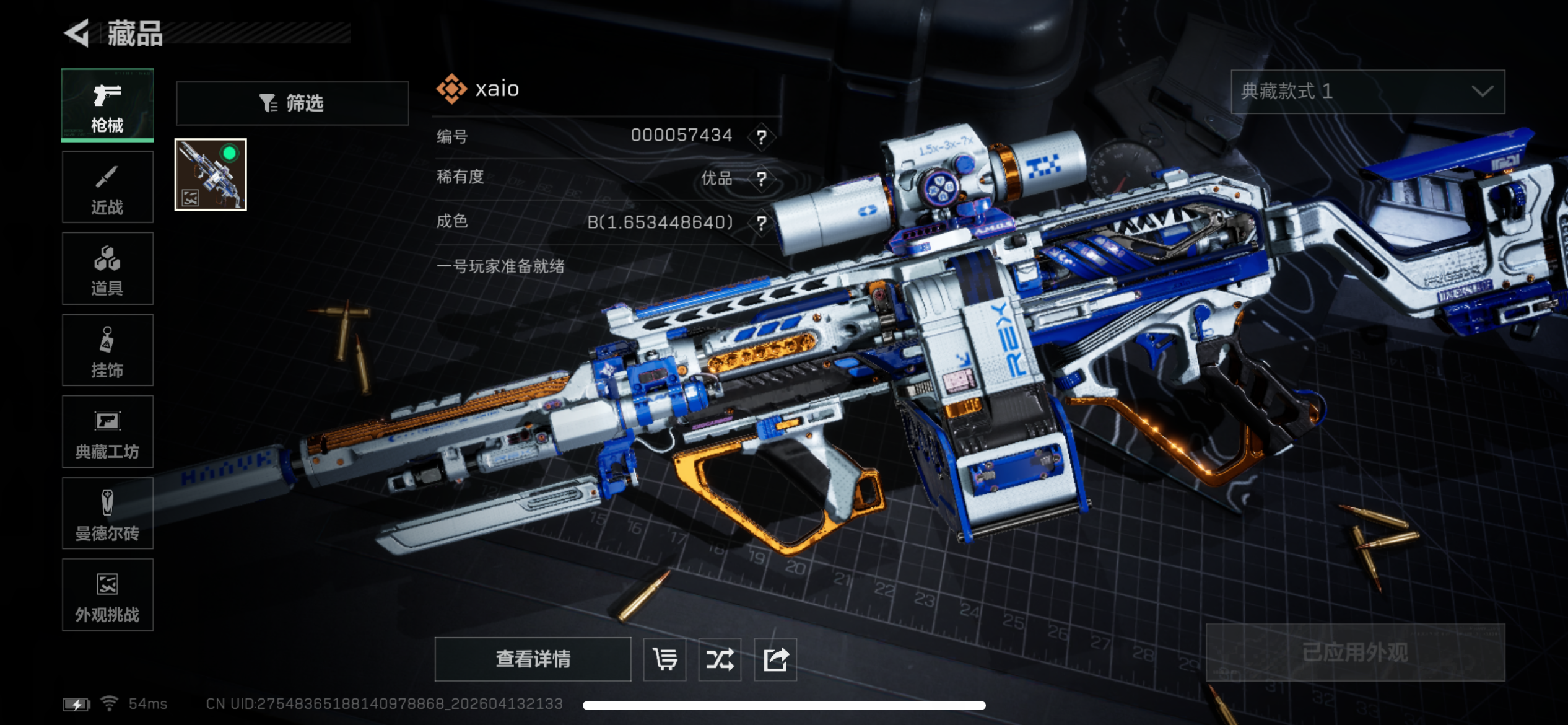Click the 查看详情 view details button
Image resolution: width=1568 pixels, height=725 pixels.
coord(533,659)
